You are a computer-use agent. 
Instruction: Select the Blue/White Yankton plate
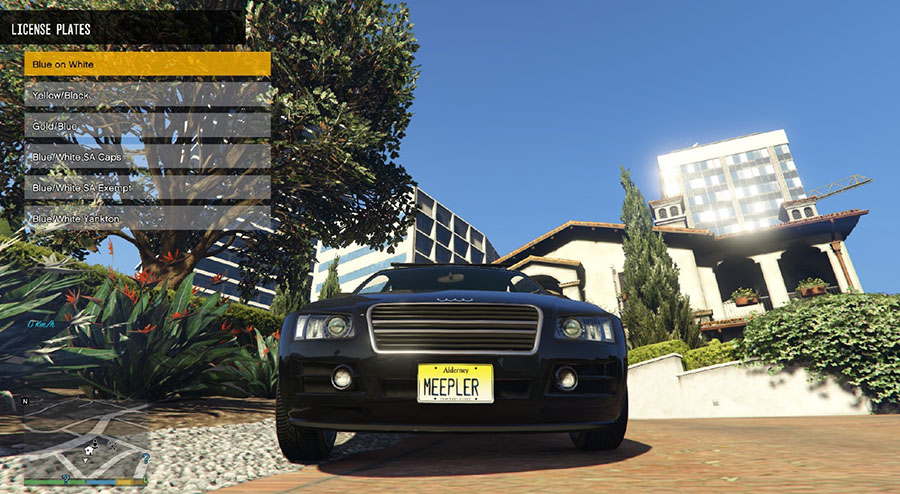147,218
